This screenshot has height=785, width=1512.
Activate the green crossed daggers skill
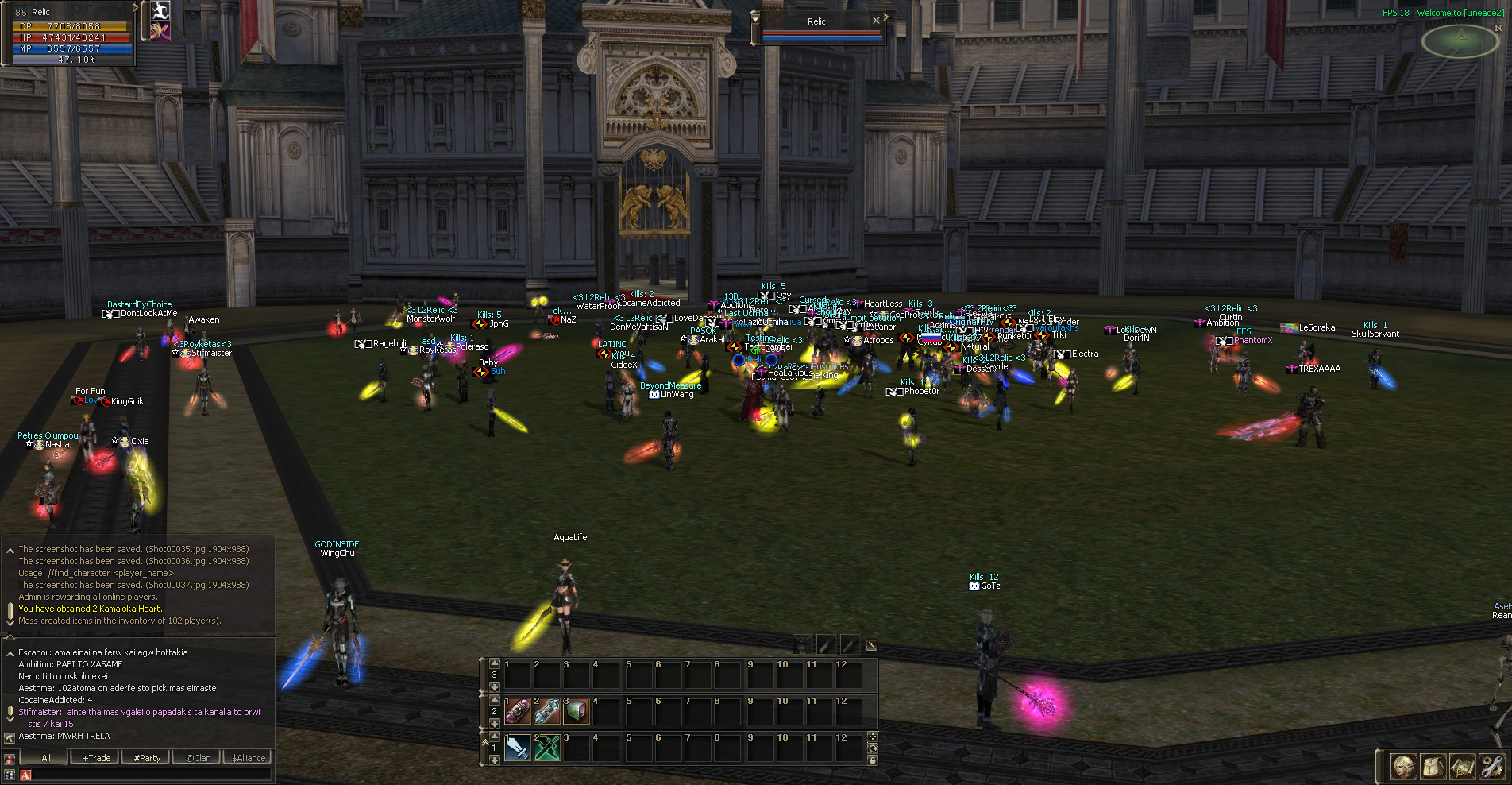point(547,748)
